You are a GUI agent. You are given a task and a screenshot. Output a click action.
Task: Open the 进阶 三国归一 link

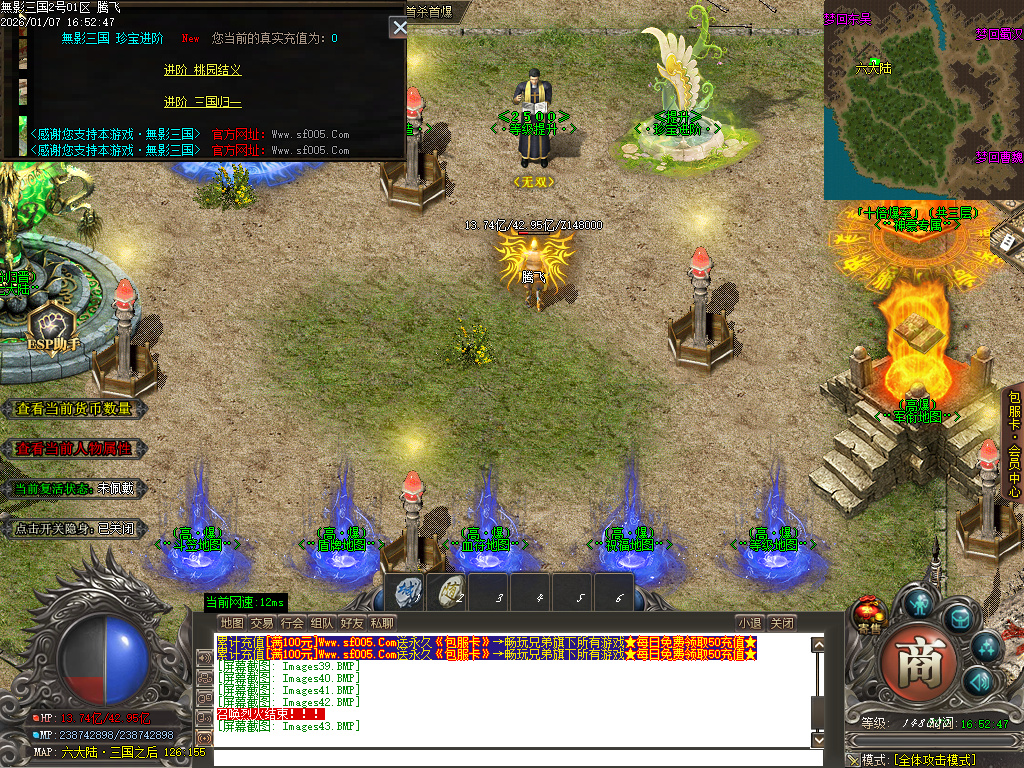[x=202, y=102]
